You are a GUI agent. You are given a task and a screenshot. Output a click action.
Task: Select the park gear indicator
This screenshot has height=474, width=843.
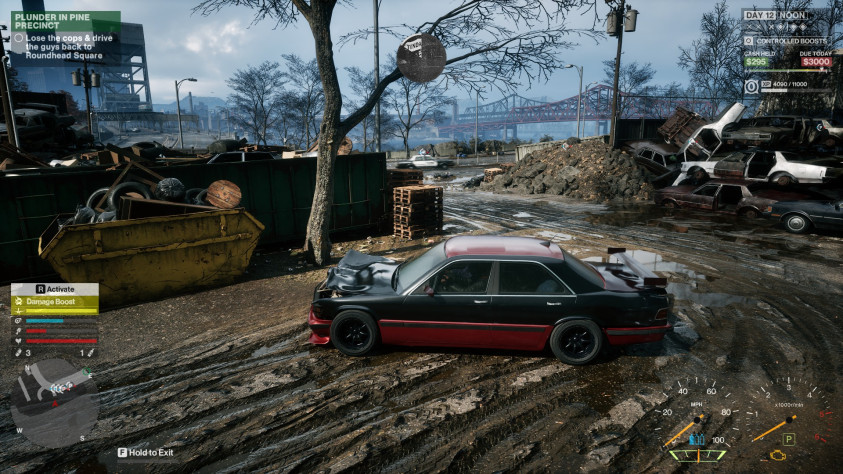click(x=788, y=438)
